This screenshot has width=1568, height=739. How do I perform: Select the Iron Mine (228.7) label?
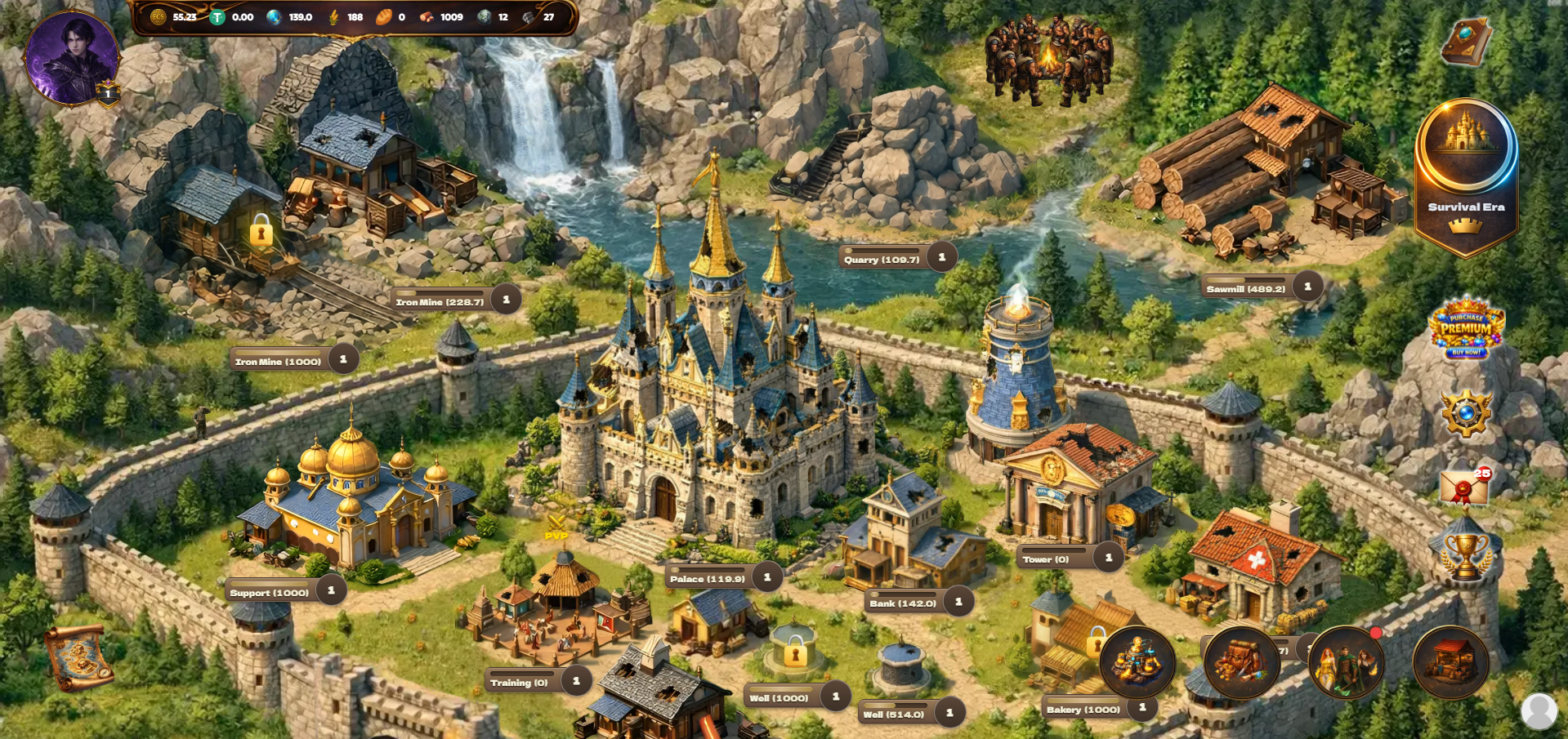[440, 301]
